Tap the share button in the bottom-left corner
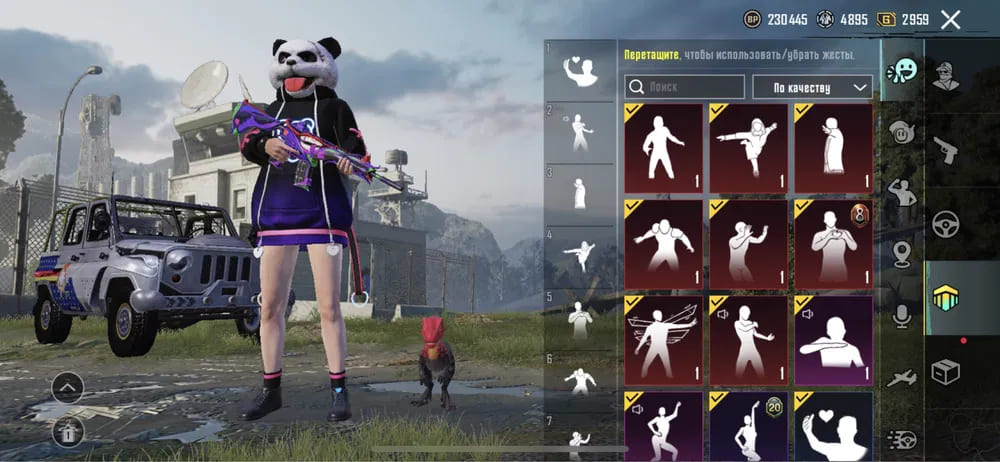Viewport: 1000px width, 462px height. tap(67, 431)
